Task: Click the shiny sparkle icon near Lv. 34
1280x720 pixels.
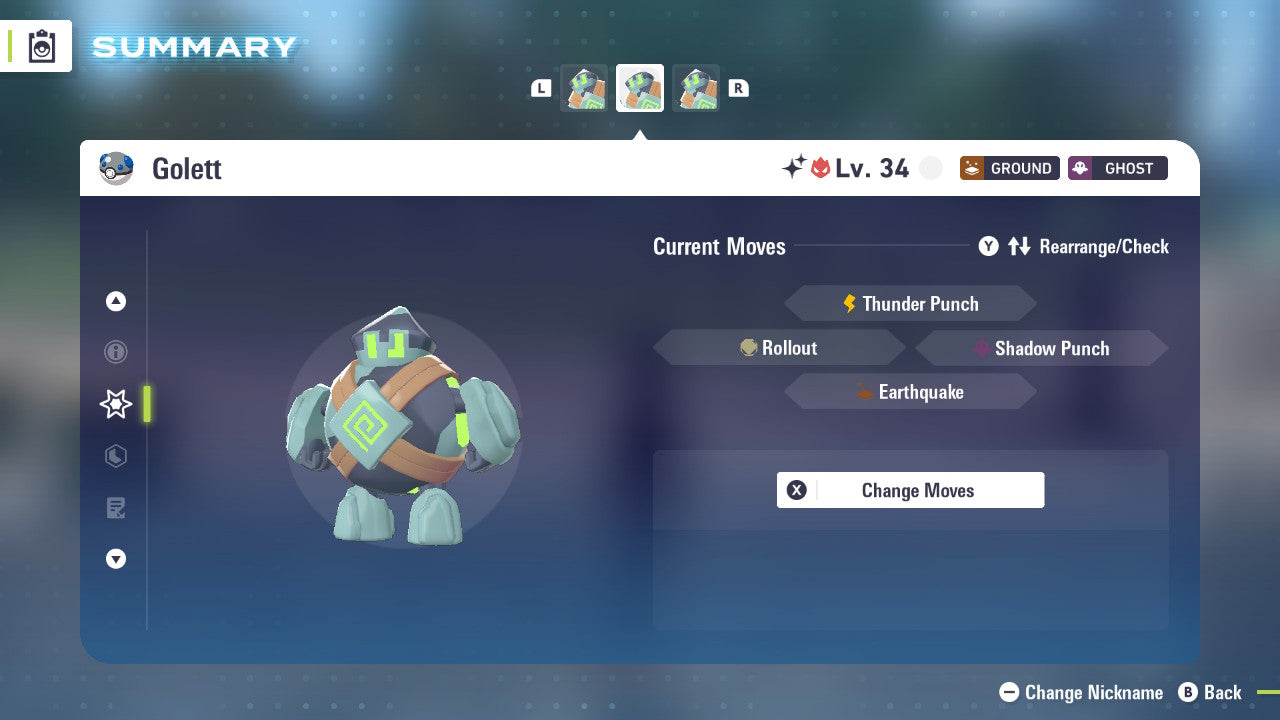Action: (x=793, y=168)
